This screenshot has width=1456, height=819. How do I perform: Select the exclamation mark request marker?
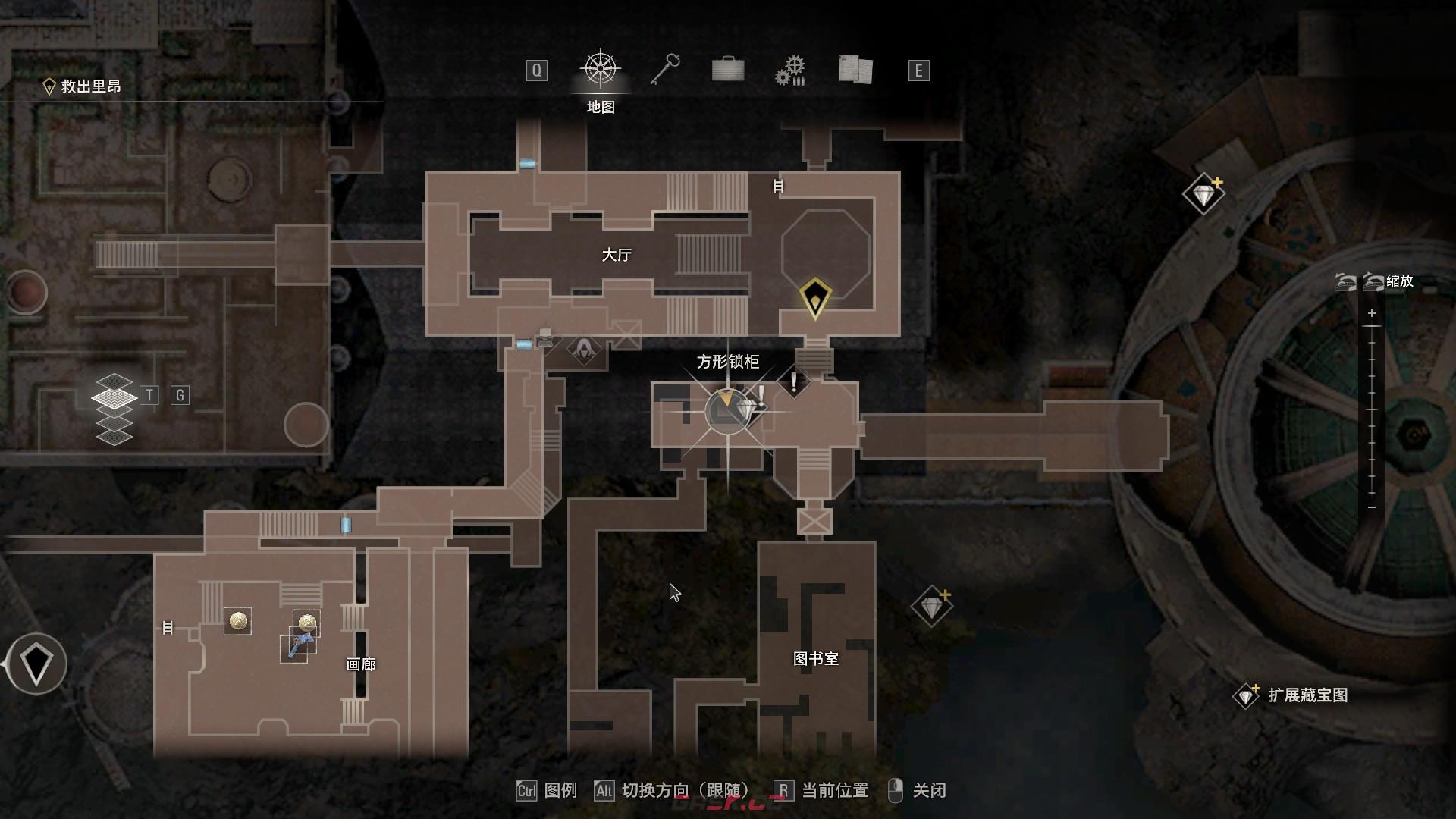793,381
